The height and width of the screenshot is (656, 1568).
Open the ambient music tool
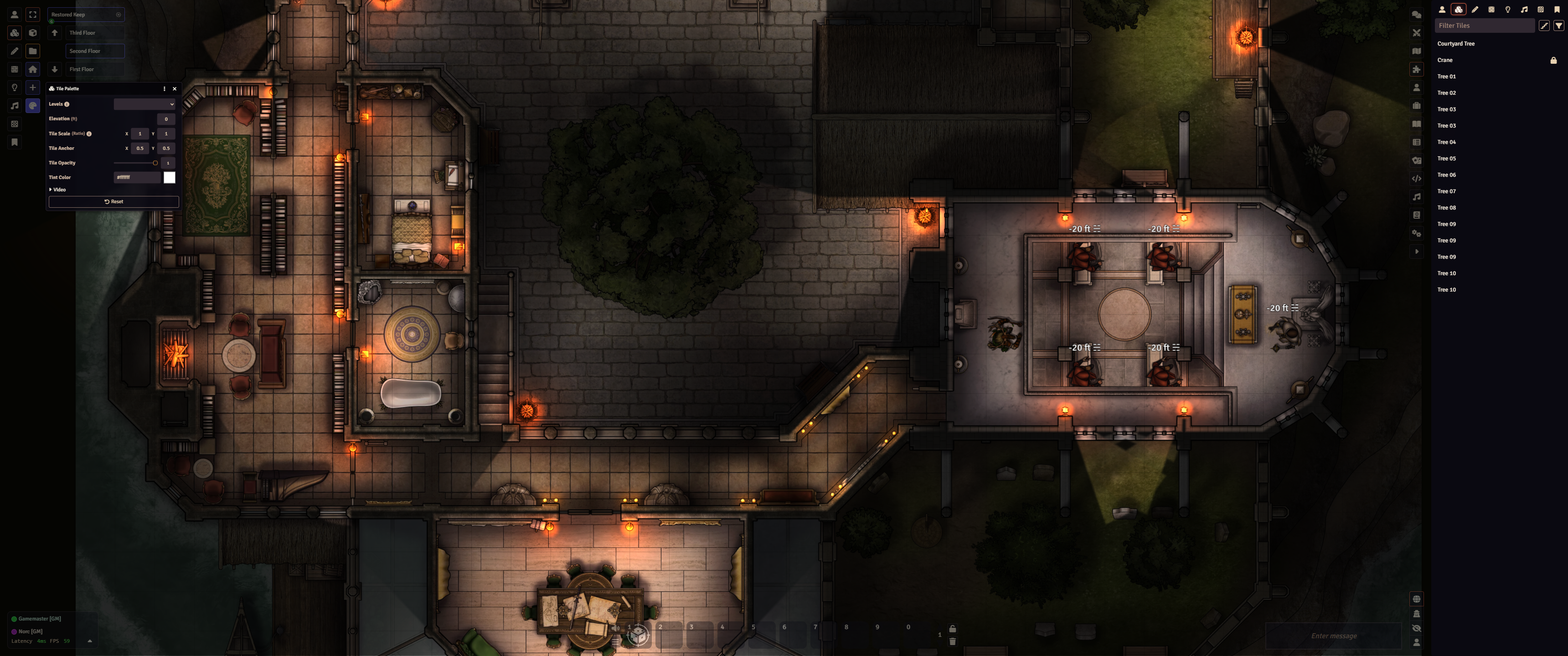[x=15, y=105]
